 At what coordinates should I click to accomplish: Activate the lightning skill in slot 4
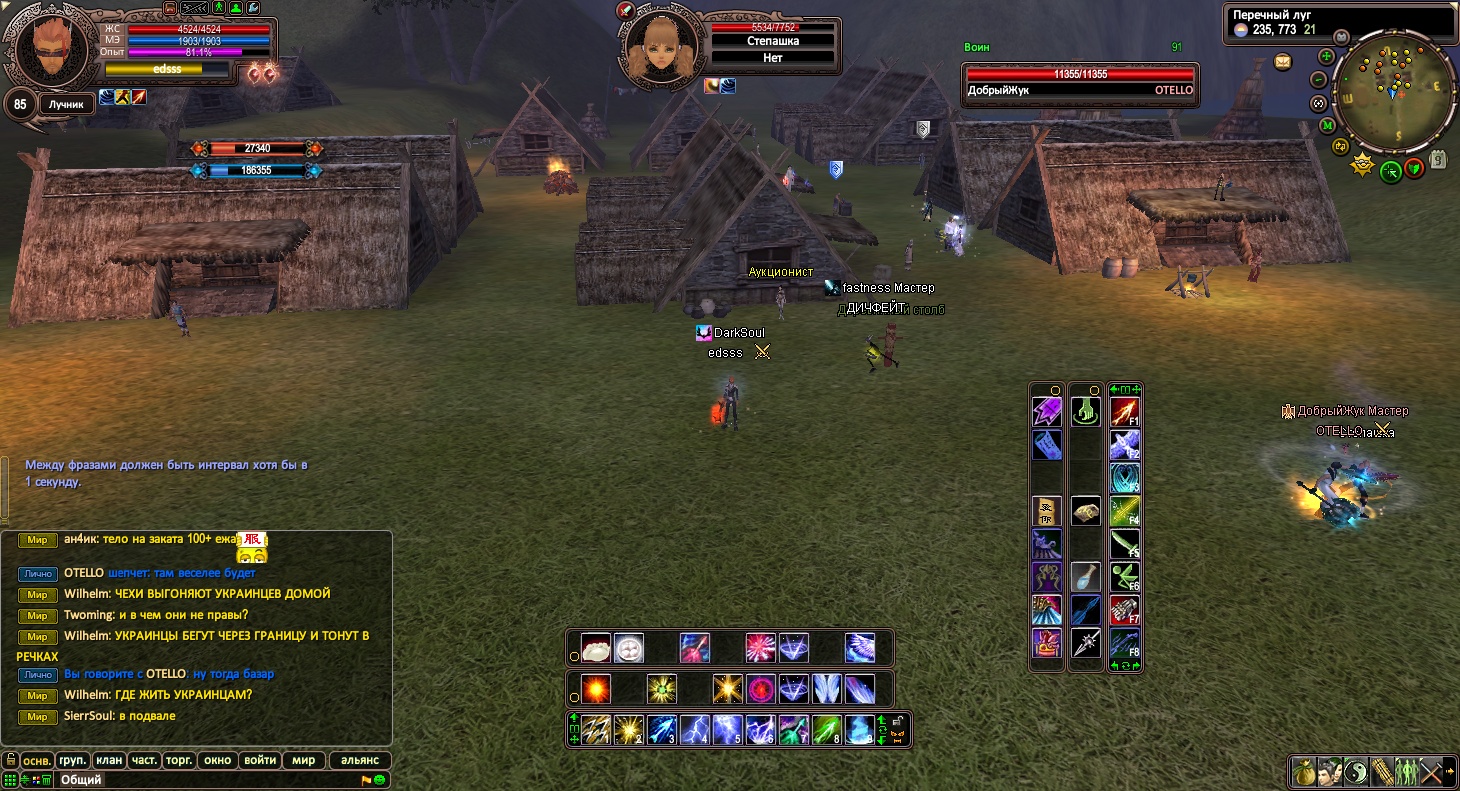point(695,729)
